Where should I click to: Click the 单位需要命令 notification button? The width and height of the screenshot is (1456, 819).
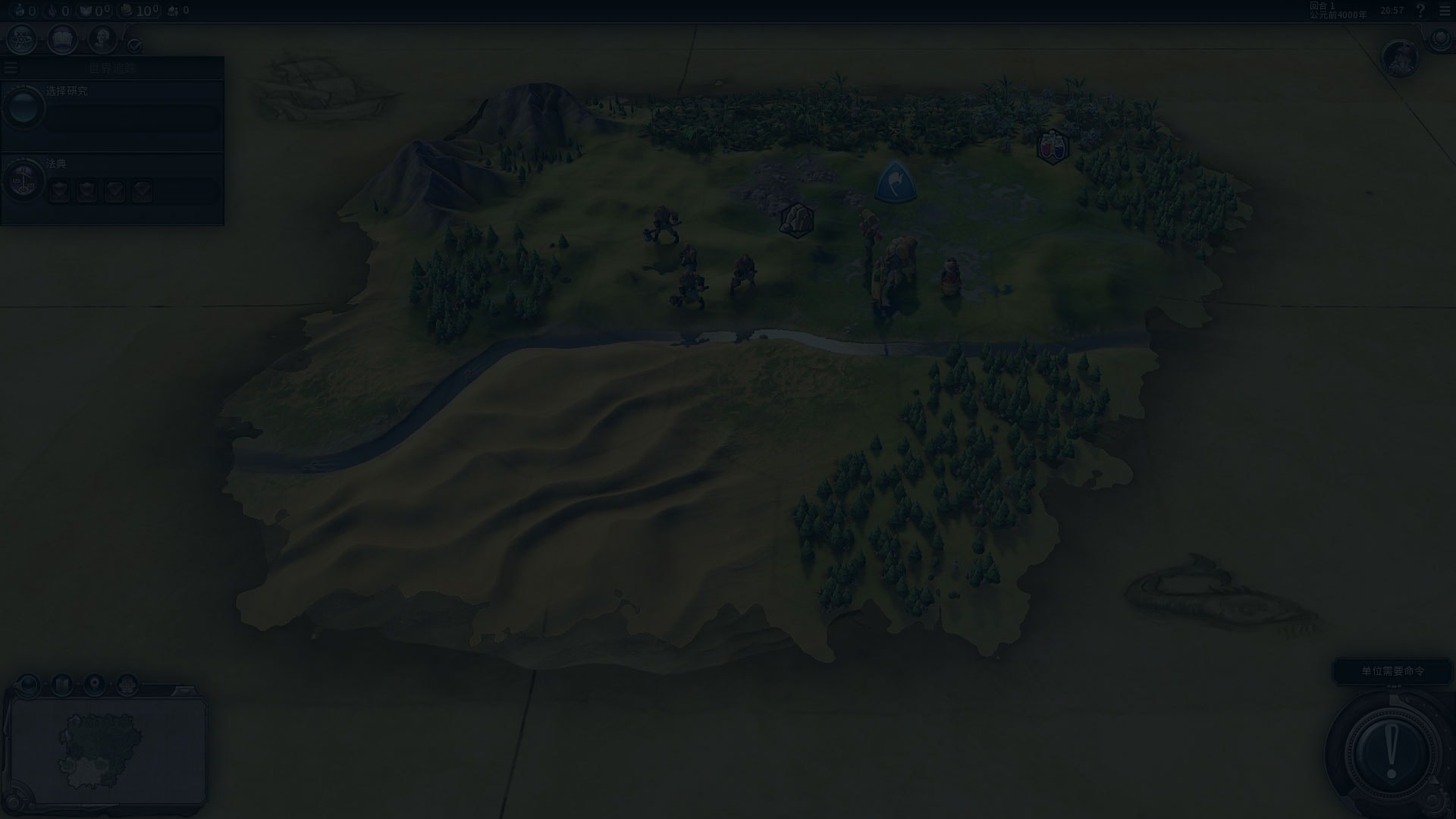tap(1392, 671)
